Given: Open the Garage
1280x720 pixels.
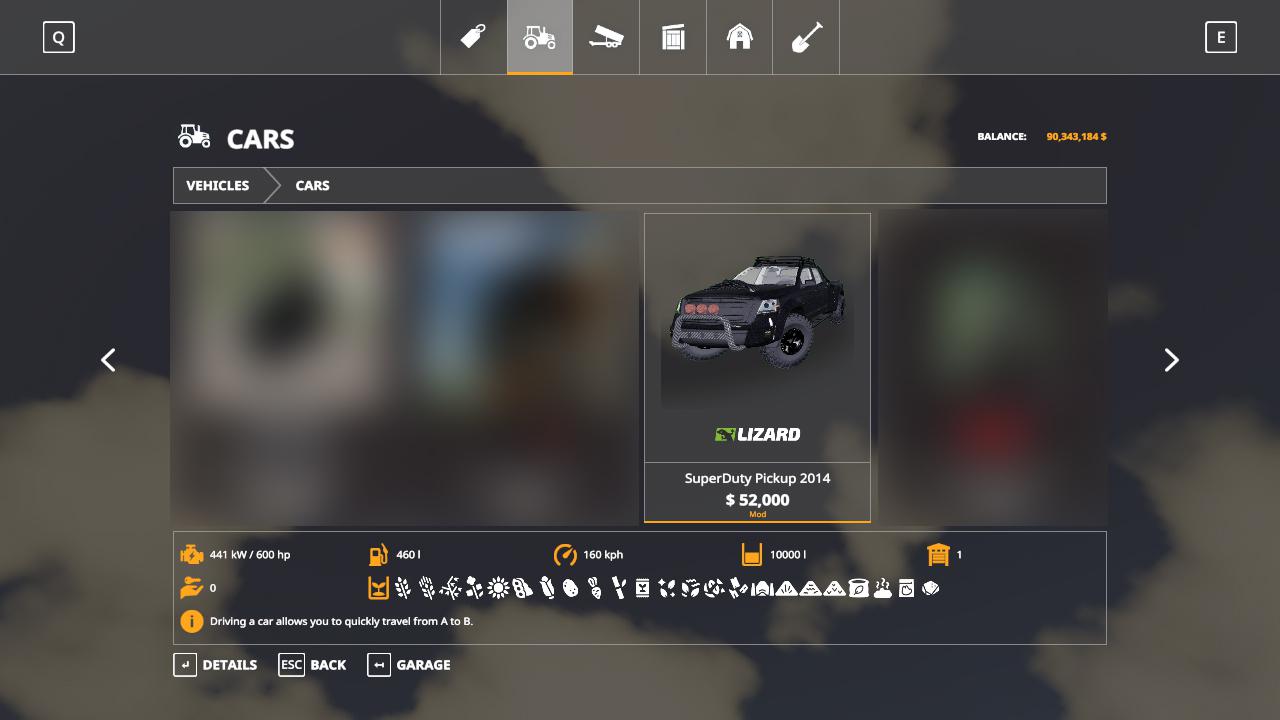Looking at the screenshot, I should click(409, 665).
